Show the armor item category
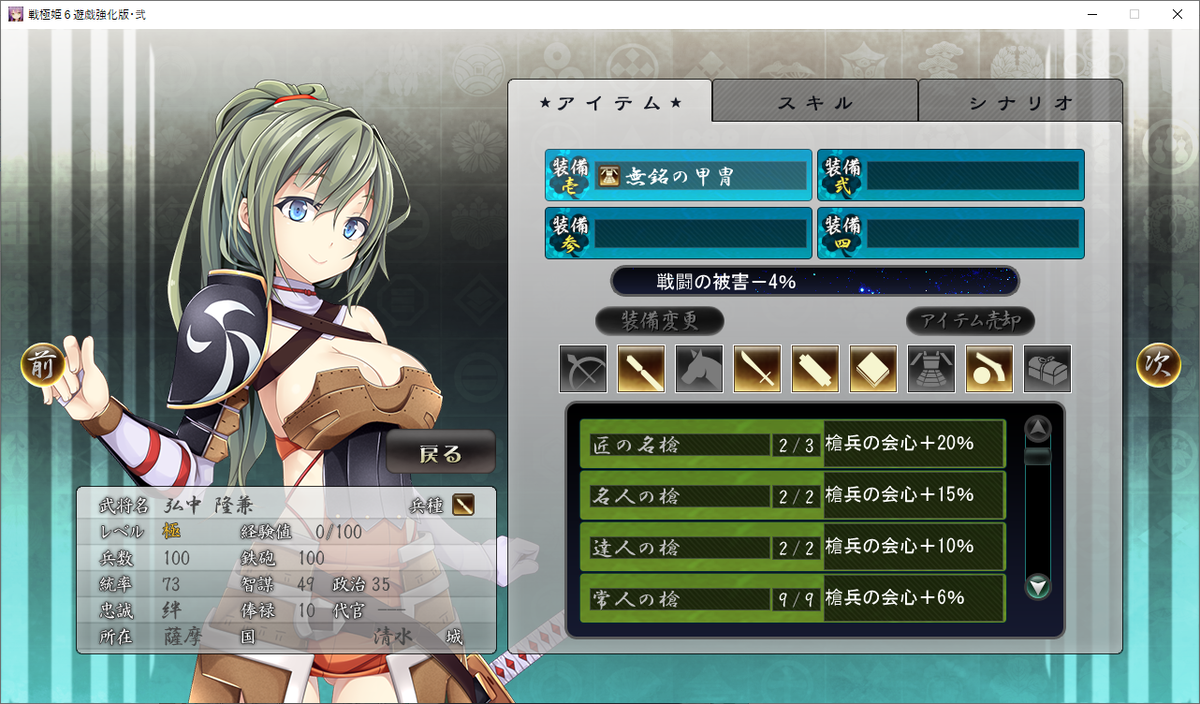 (x=932, y=369)
